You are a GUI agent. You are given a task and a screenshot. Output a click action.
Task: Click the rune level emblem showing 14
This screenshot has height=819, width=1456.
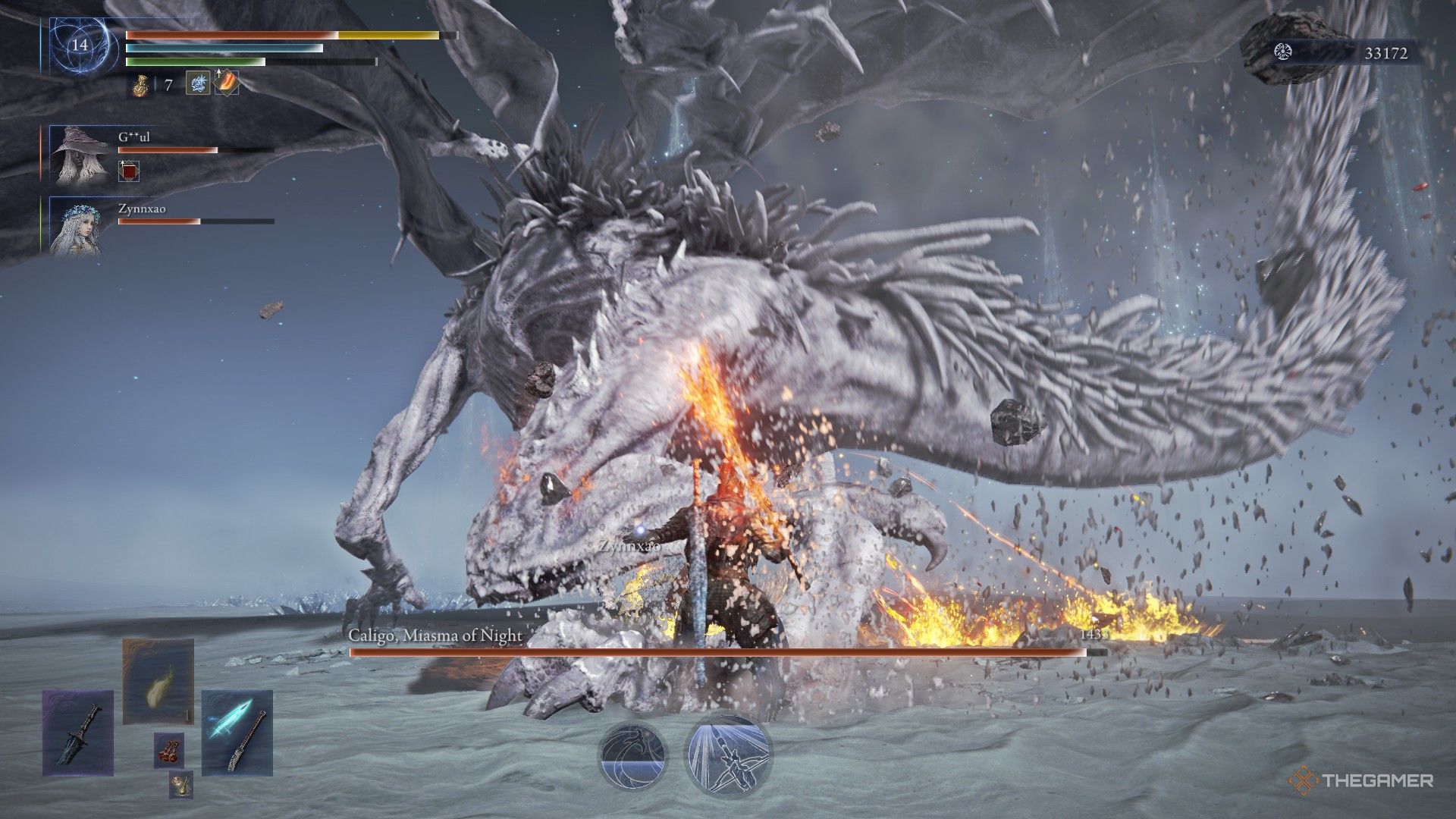point(80,45)
